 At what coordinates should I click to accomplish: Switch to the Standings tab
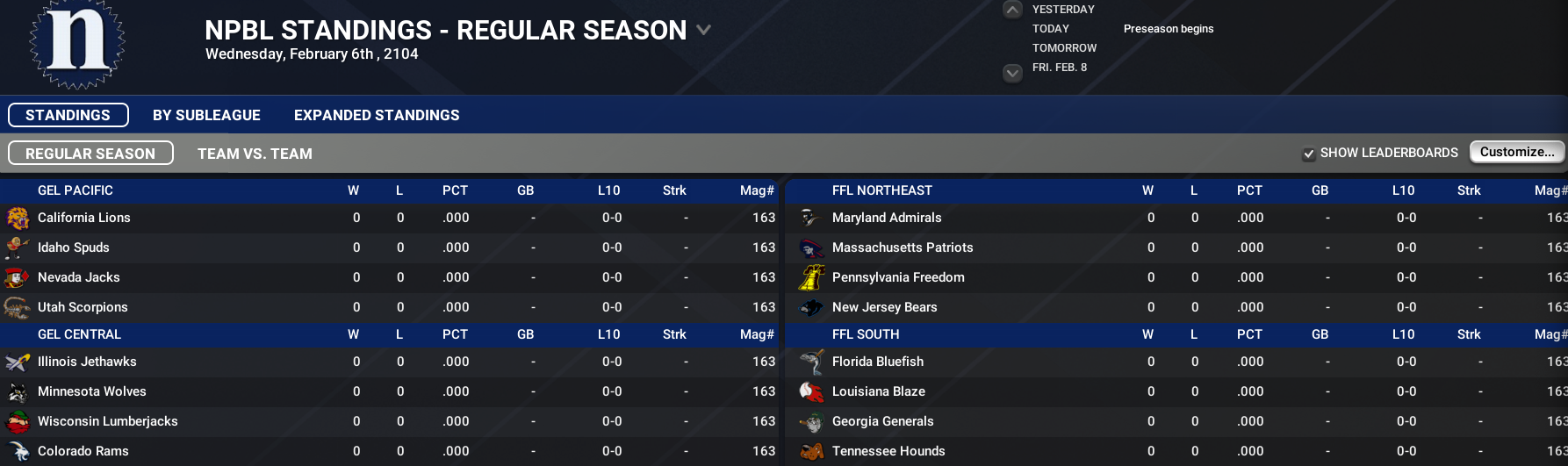[x=68, y=115]
